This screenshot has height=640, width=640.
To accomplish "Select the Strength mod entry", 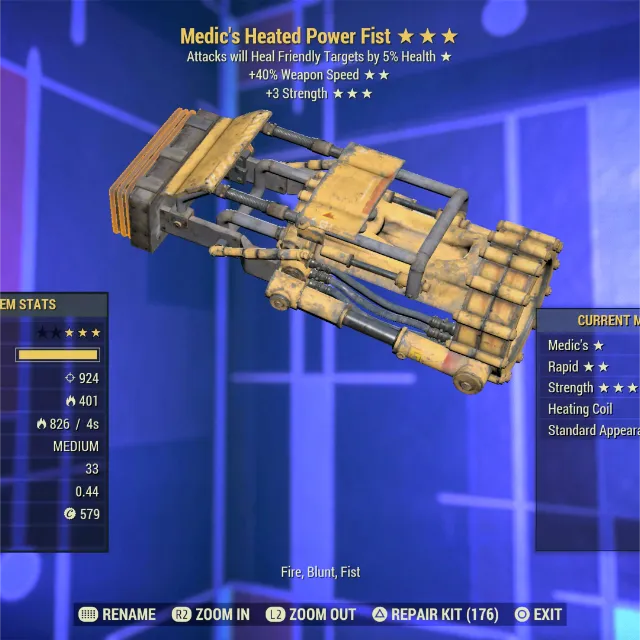I will (591, 388).
